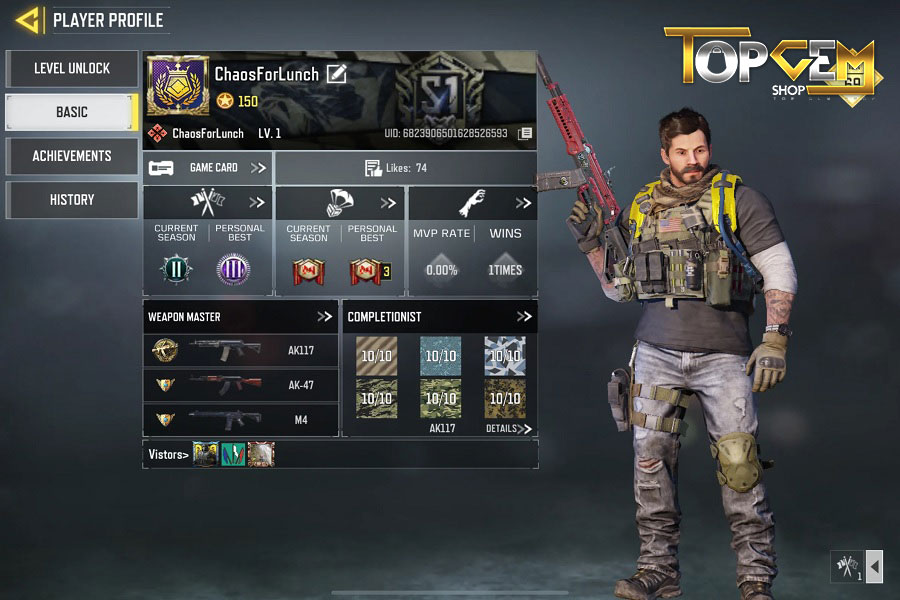Select the AK117 weapon row
Image resolution: width=900 pixels, height=600 pixels.
tap(240, 351)
